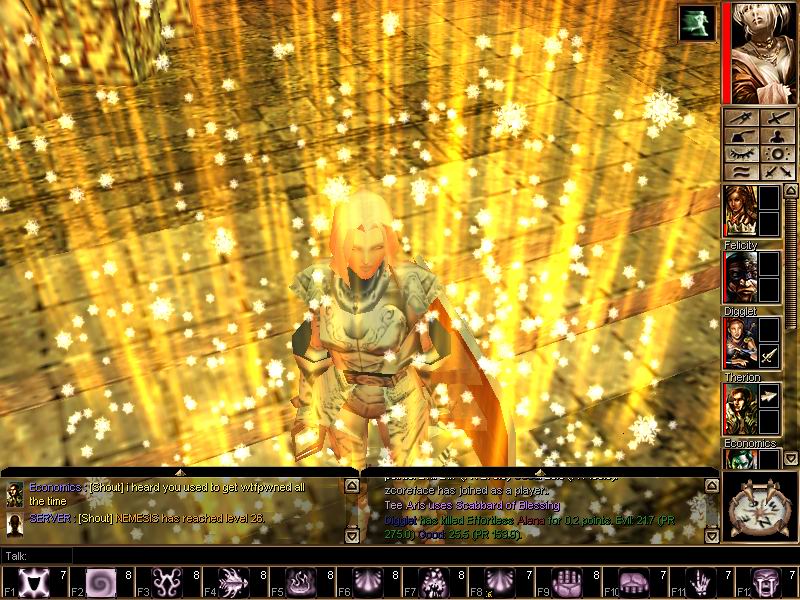Viewport: 800px width, 600px height.
Task: Select Digglet's party portrait
Action: [x=740, y=277]
